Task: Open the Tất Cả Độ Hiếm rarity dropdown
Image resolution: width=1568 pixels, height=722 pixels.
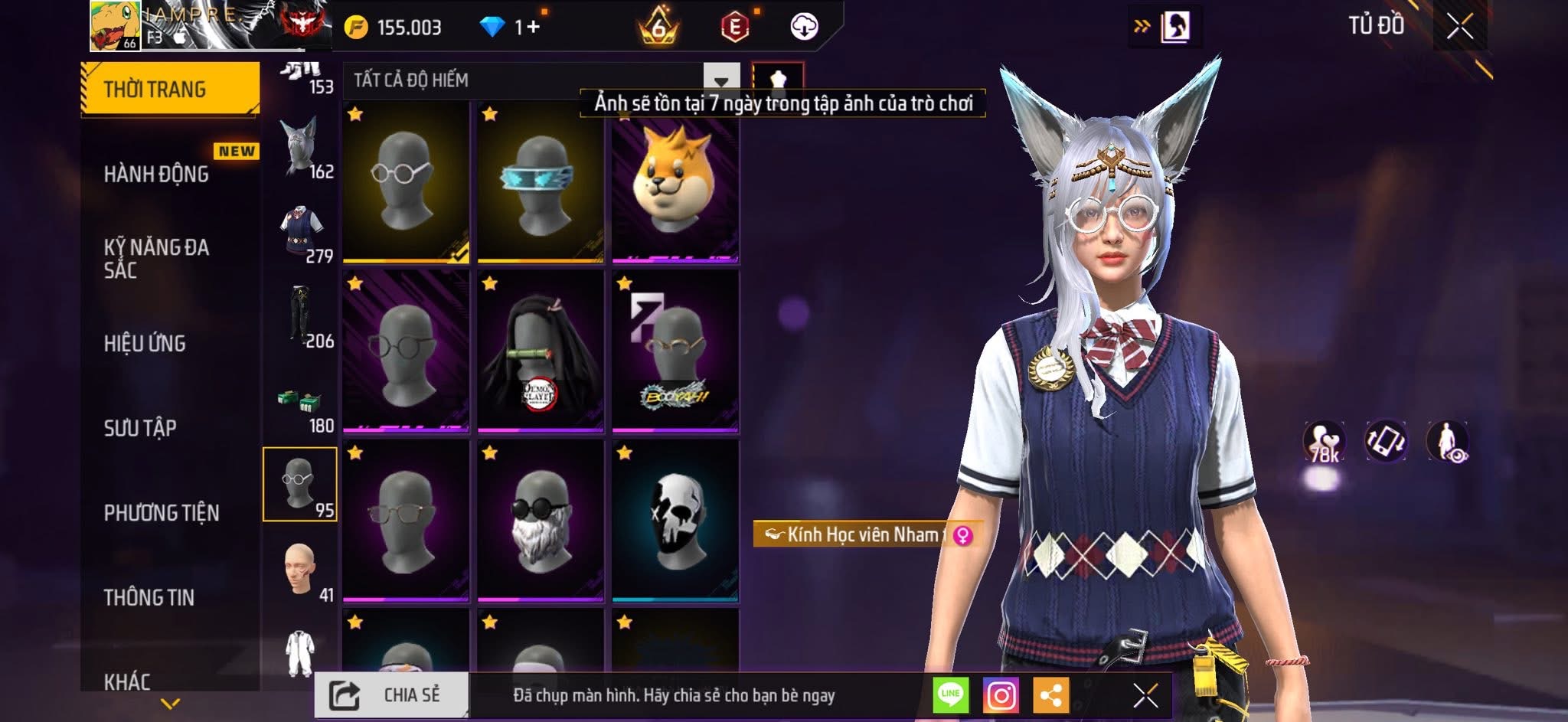Action: [720, 80]
